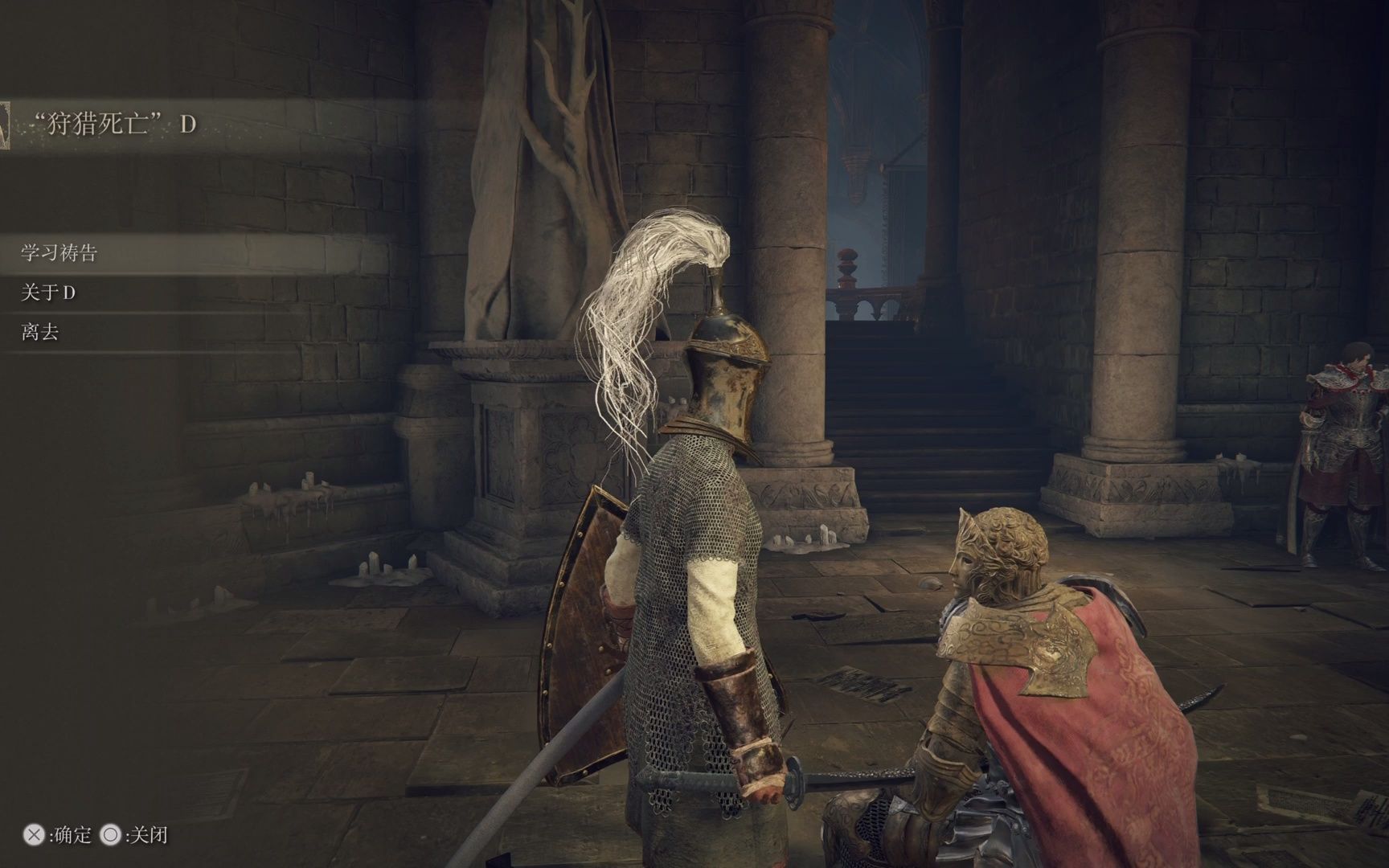Pick 离去 to leave the conversation
This screenshot has width=1389, height=868.
point(40,332)
